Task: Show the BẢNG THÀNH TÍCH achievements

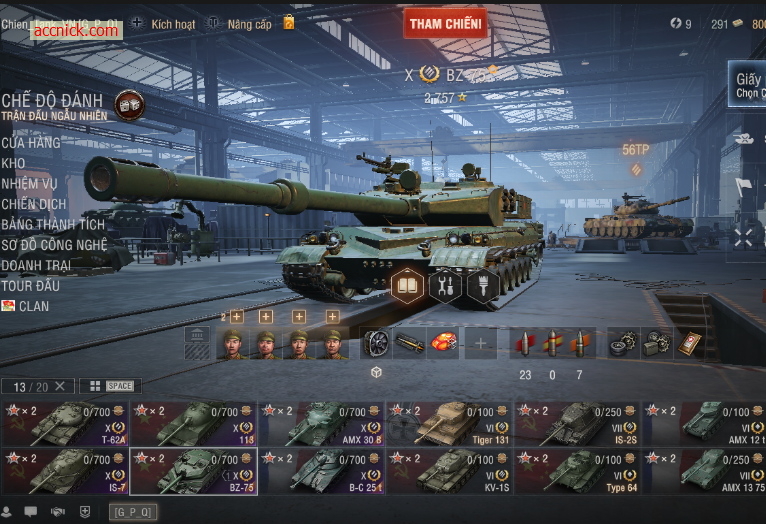Action: (x=52, y=225)
